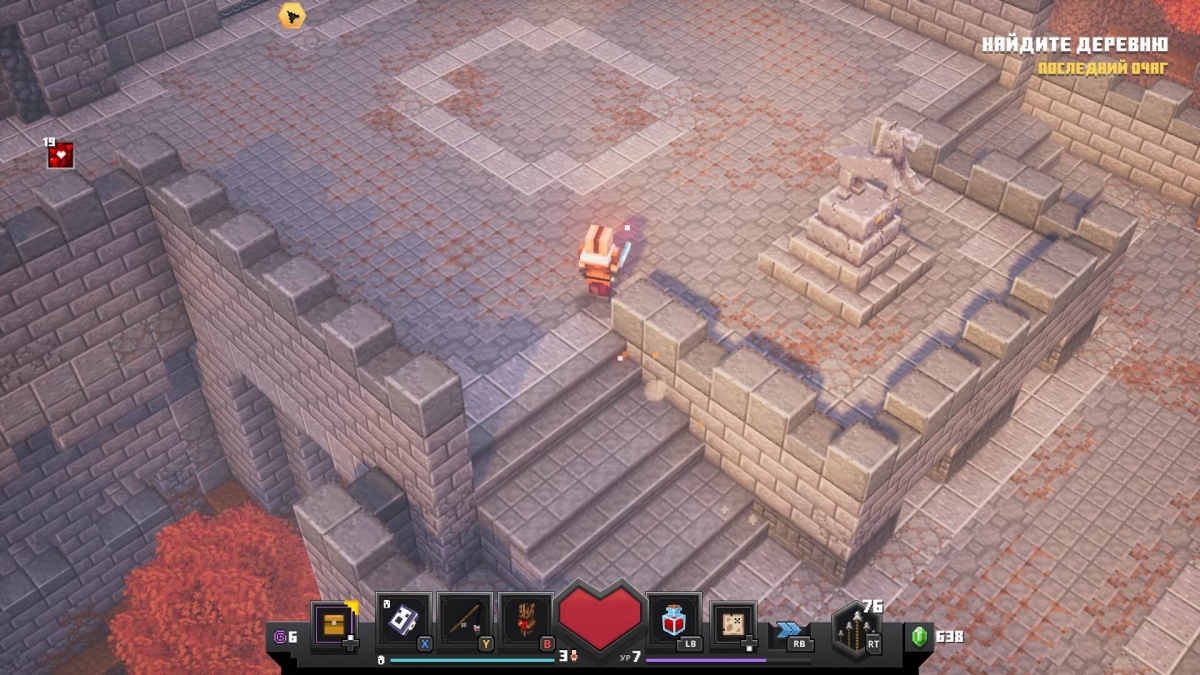Trigger the blue arrows dodge roll
1200x675 pixels.
click(790, 630)
